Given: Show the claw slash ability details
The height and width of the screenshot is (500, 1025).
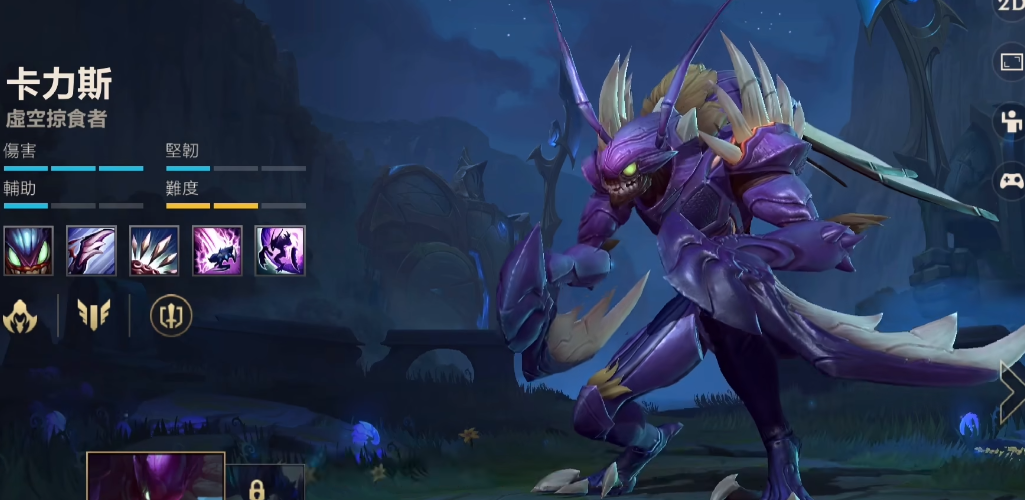Looking at the screenshot, I should click(91, 250).
